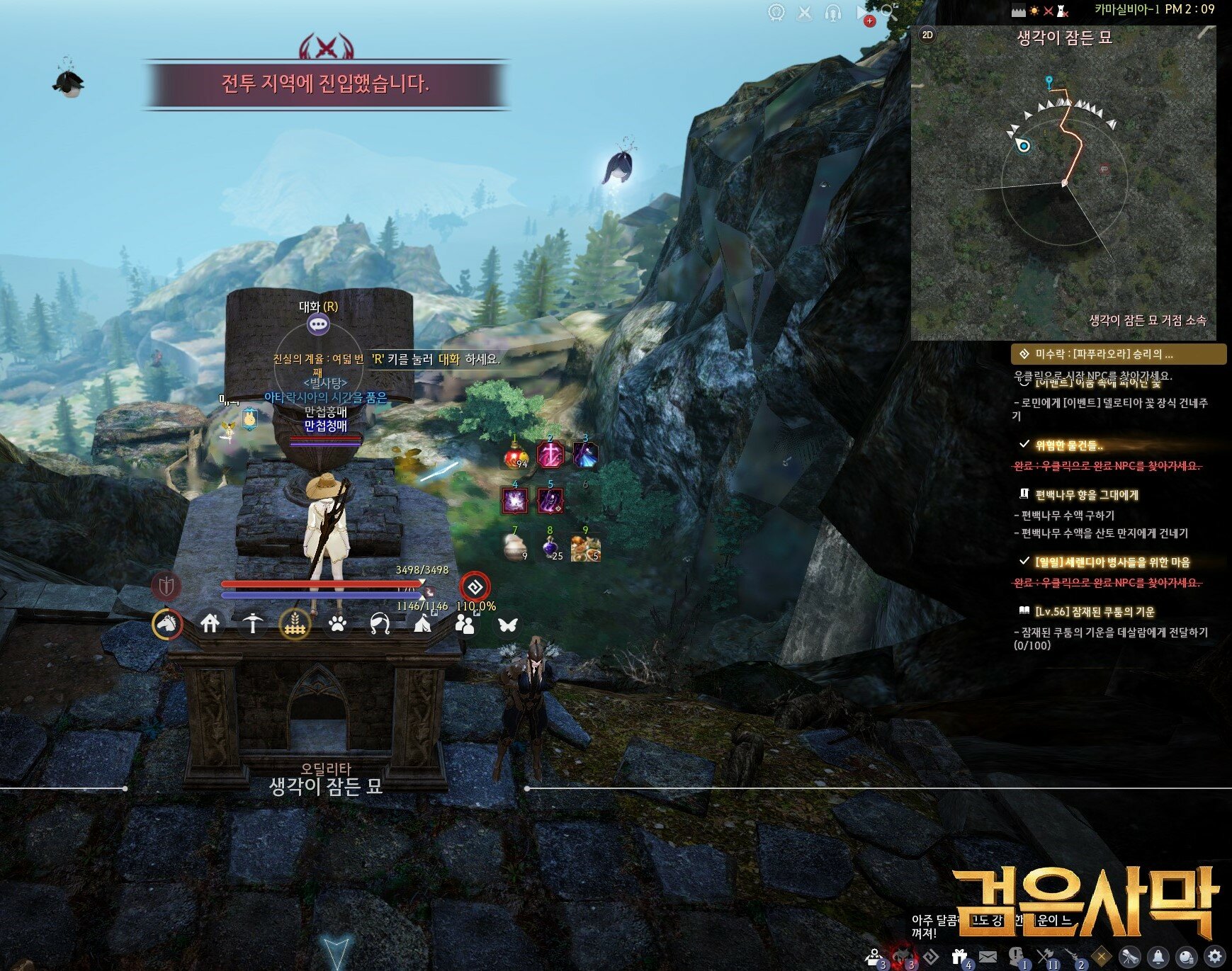Click the house residence icon

pos(210,623)
